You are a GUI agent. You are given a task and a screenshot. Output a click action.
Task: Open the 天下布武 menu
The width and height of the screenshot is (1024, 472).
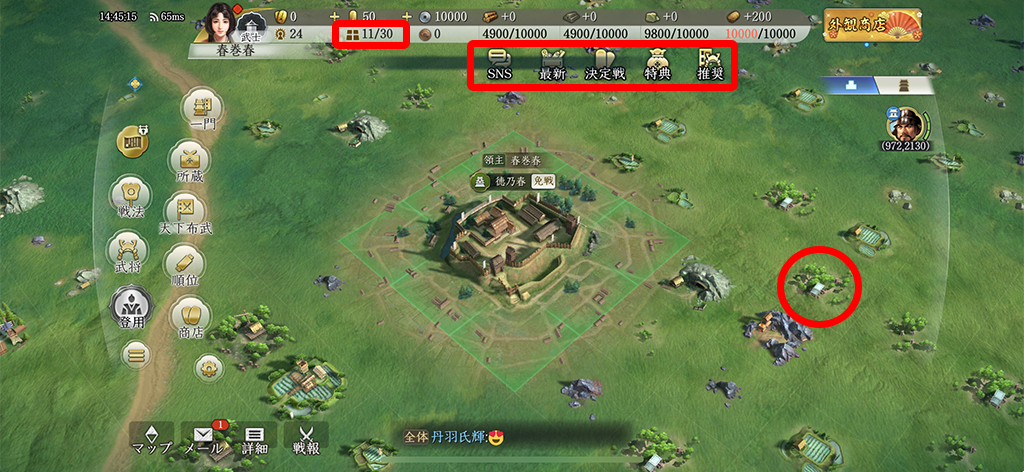coord(184,213)
